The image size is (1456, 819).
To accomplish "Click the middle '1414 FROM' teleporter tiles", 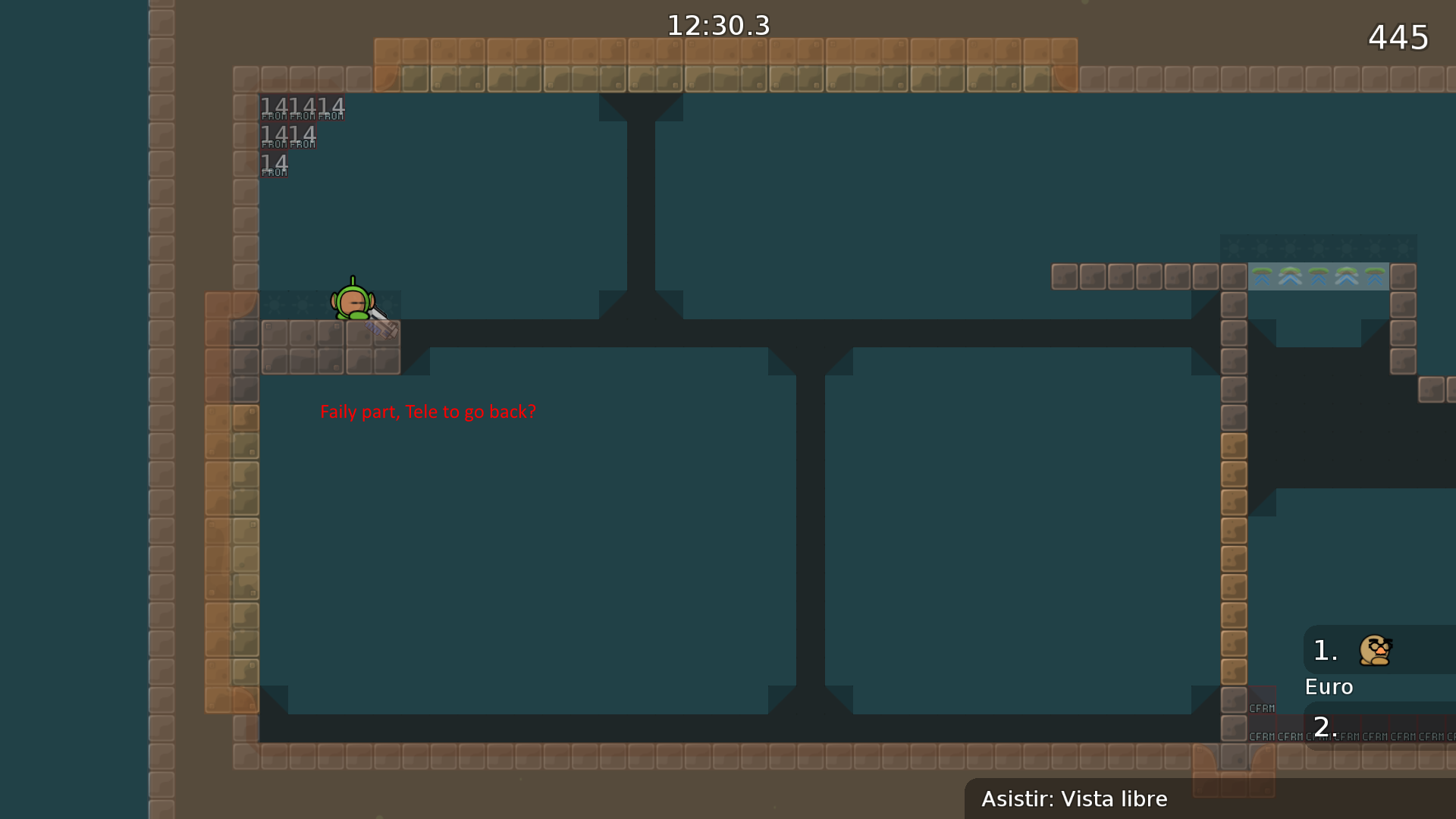I will point(288,136).
